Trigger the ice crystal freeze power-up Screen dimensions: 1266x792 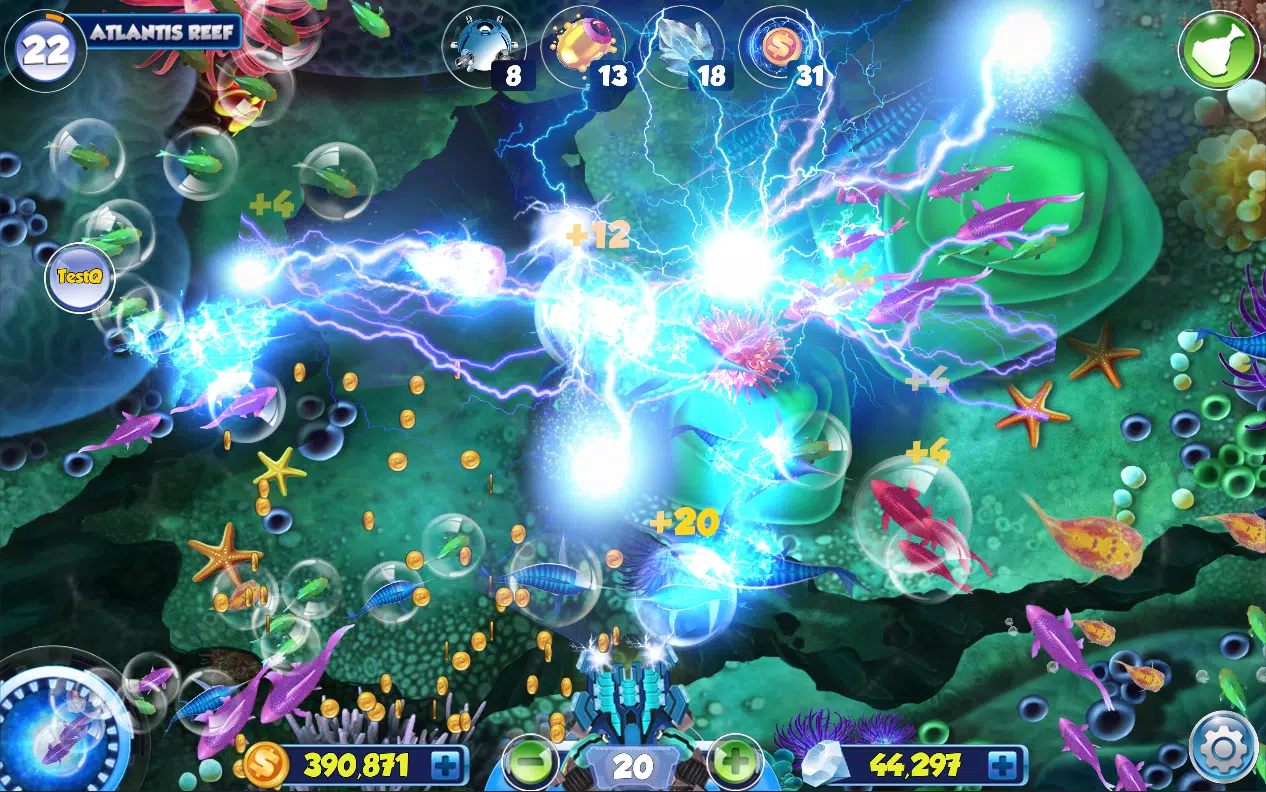pos(681,47)
